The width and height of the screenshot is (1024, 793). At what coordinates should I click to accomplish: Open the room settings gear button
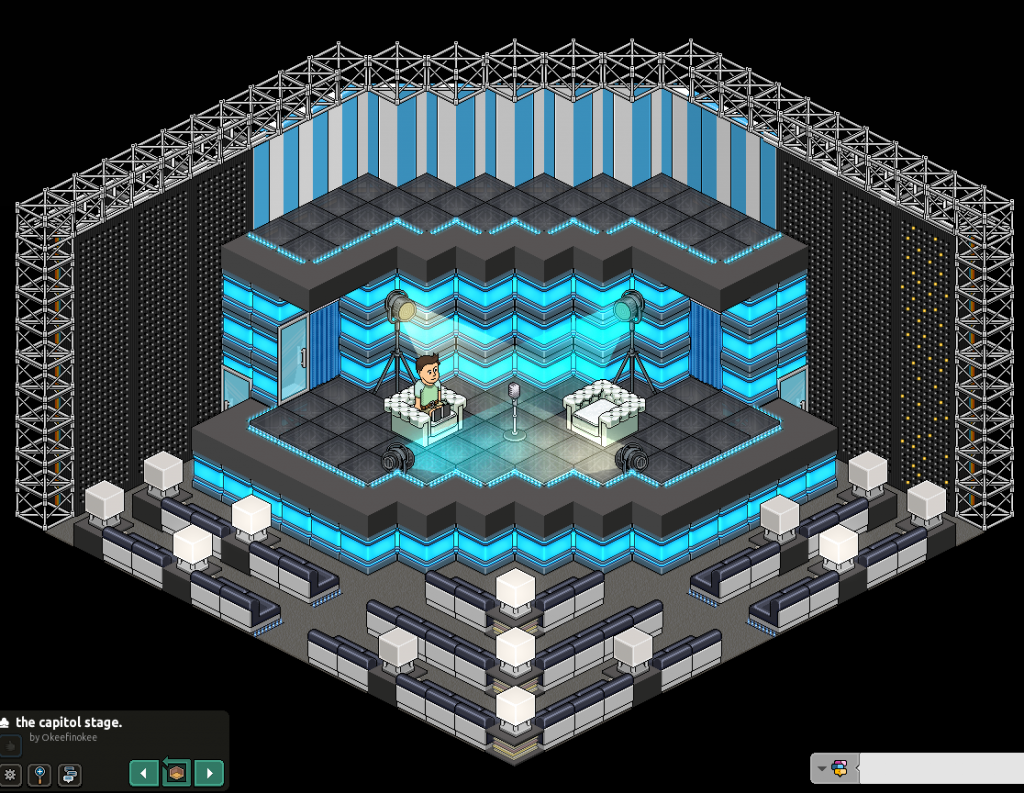tap(11, 774)
